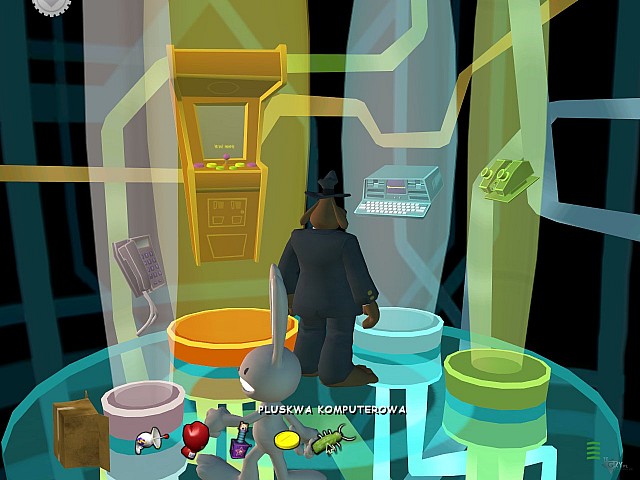This screenshot has width=640, height=480.
Task: Select the yellow coin inventory item
Action: click(x=287, y=440)
